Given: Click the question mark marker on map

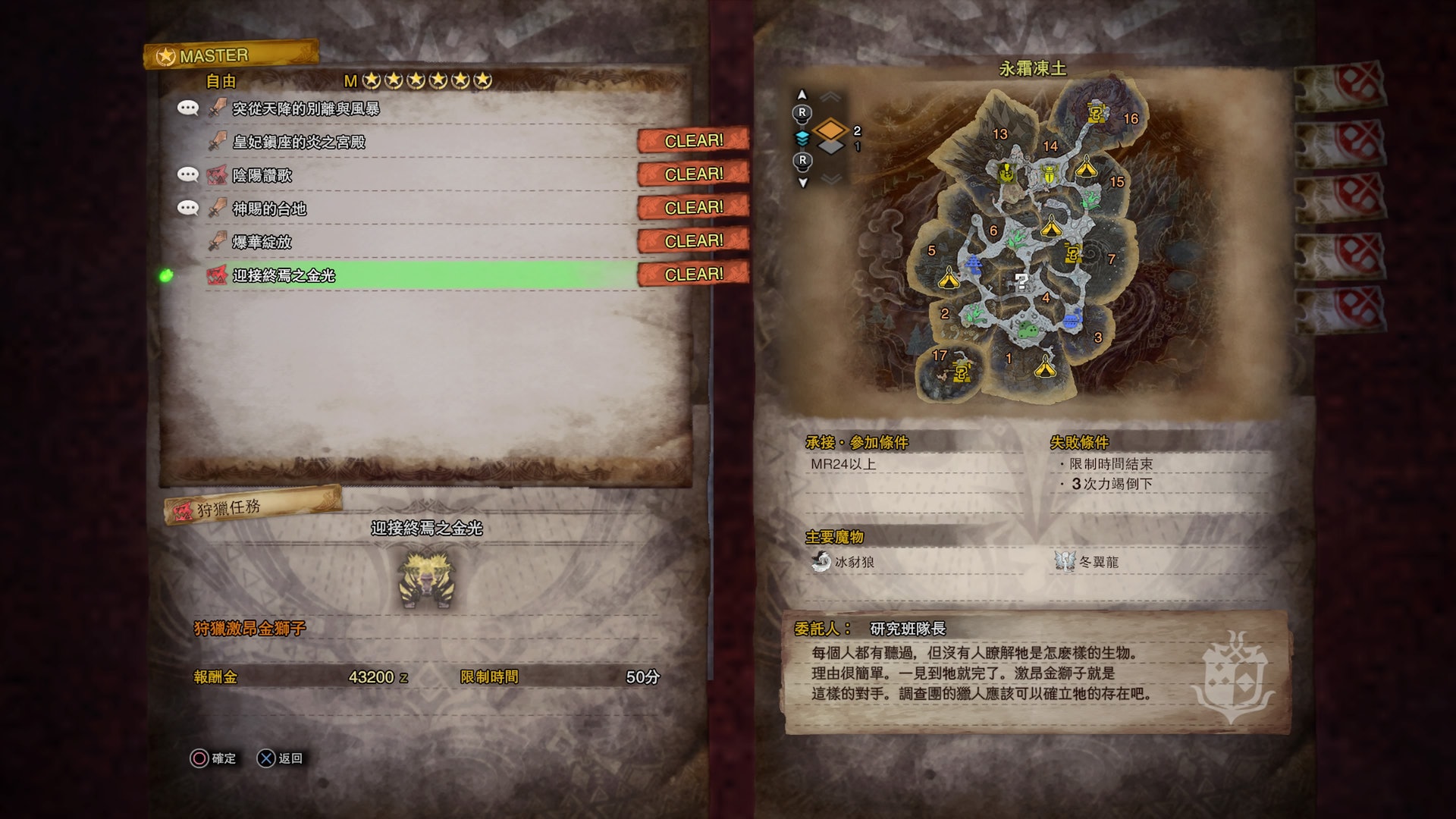Looking at the screenshot, I should coord(1021,282).
